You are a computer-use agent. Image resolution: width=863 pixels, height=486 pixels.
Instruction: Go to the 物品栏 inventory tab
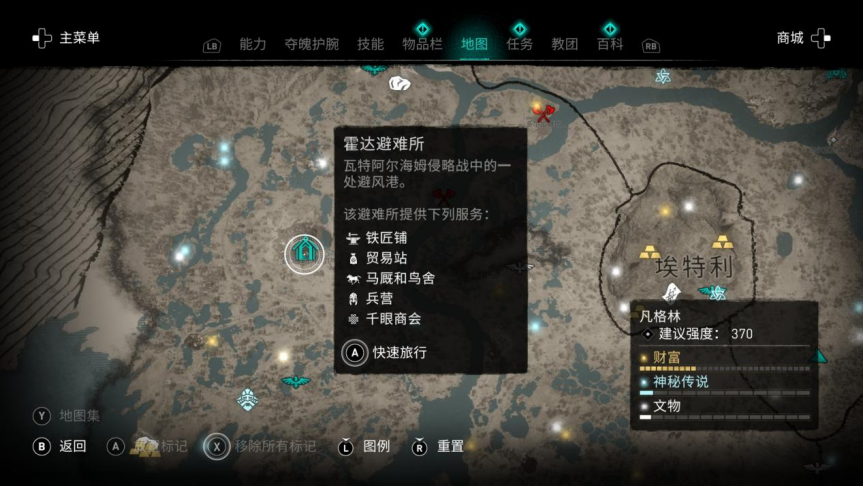pos(422,44)
